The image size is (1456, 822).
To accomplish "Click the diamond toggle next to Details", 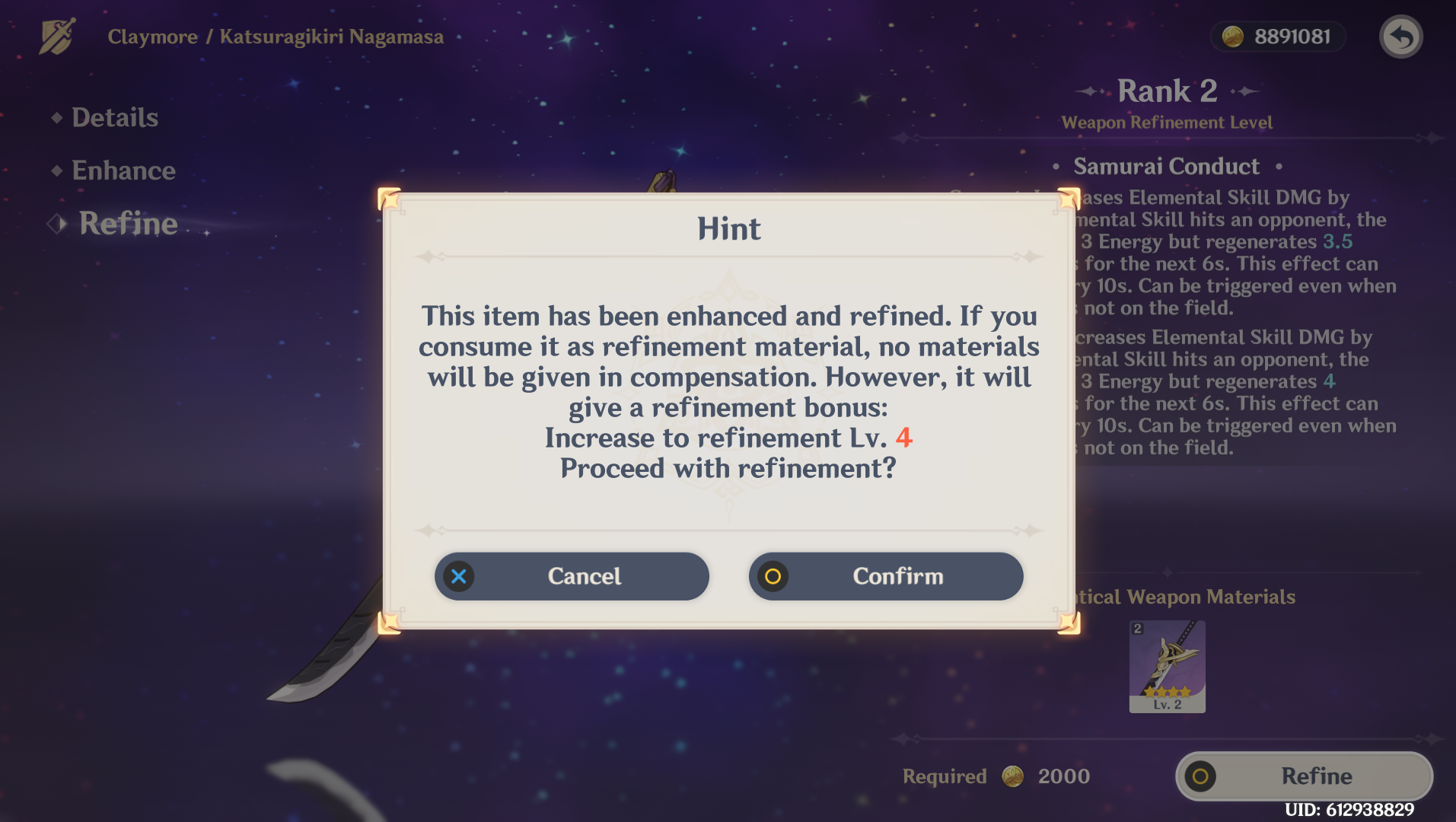I will click(x=56, y=117).
